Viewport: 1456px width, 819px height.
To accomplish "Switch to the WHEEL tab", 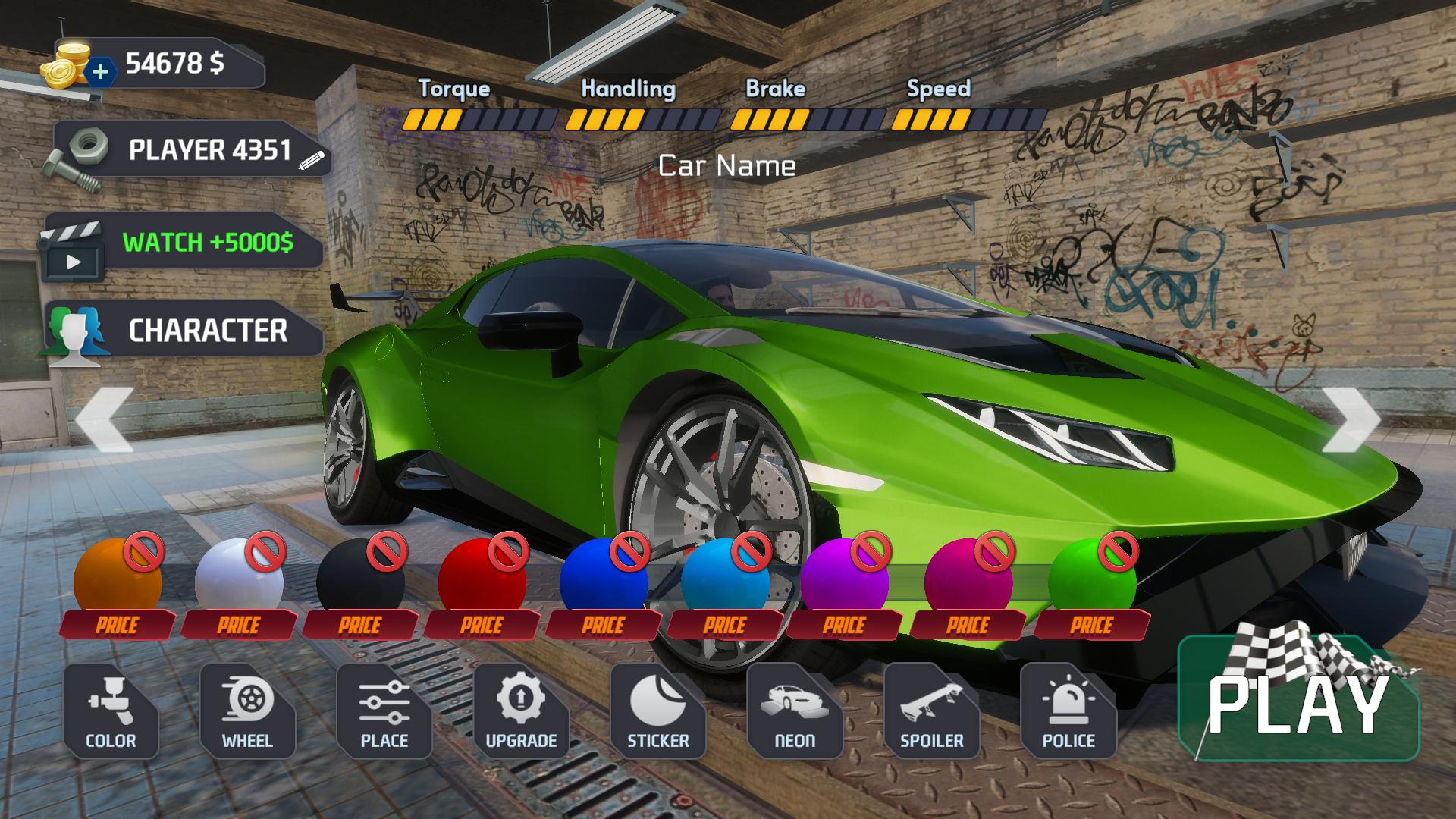I will coord(247,711).
